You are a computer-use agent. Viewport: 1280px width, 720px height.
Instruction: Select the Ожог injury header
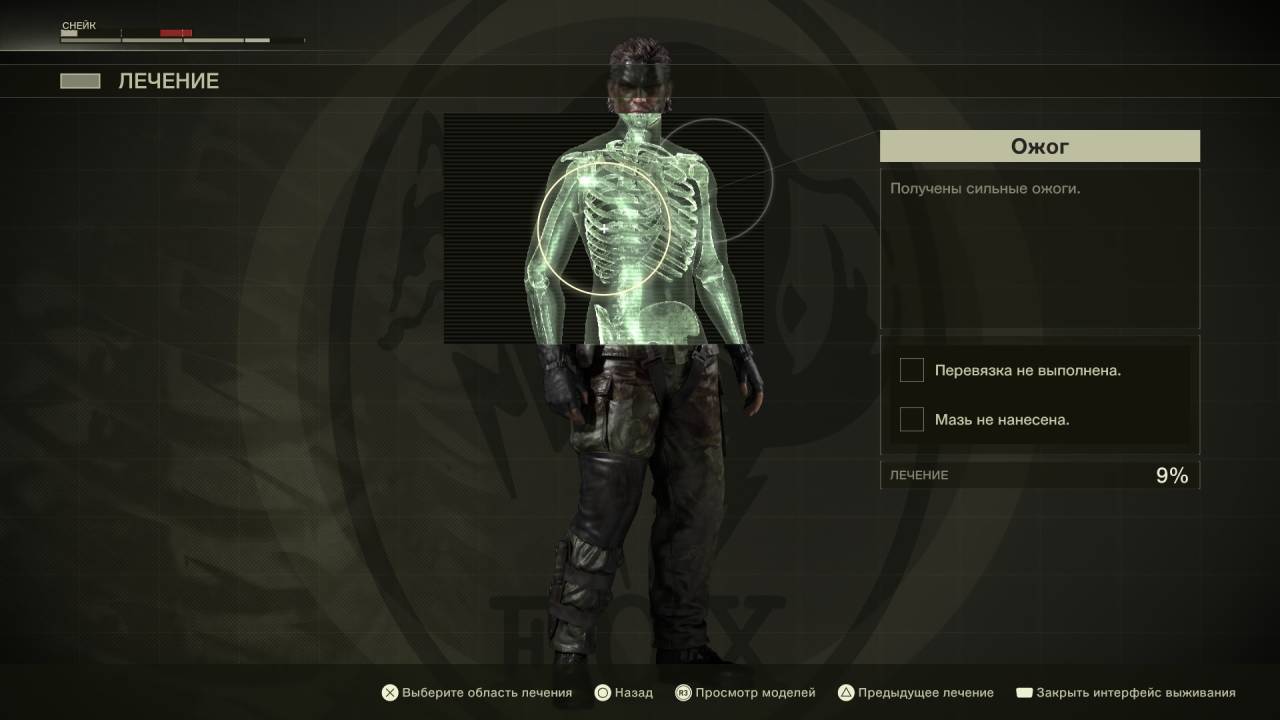pyautogui.click(x=1039, y=147)
